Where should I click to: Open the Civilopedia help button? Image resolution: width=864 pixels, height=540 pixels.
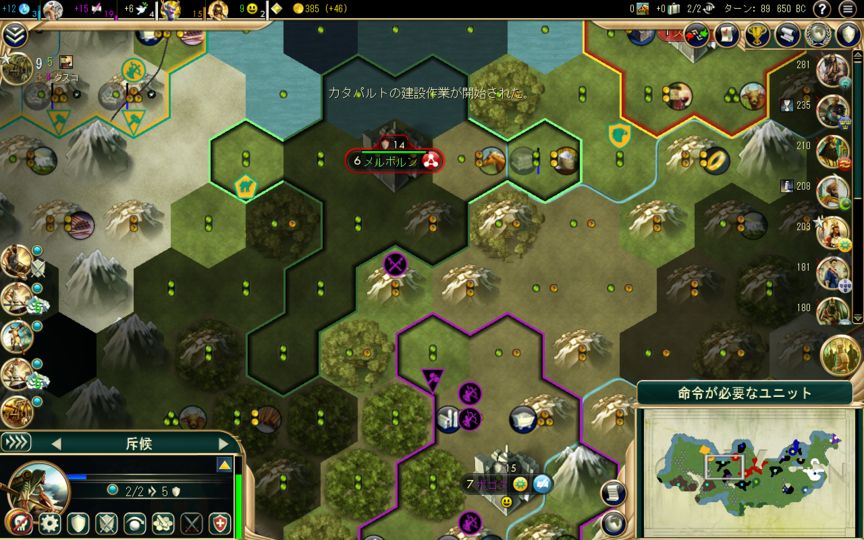tap(822, 9)
